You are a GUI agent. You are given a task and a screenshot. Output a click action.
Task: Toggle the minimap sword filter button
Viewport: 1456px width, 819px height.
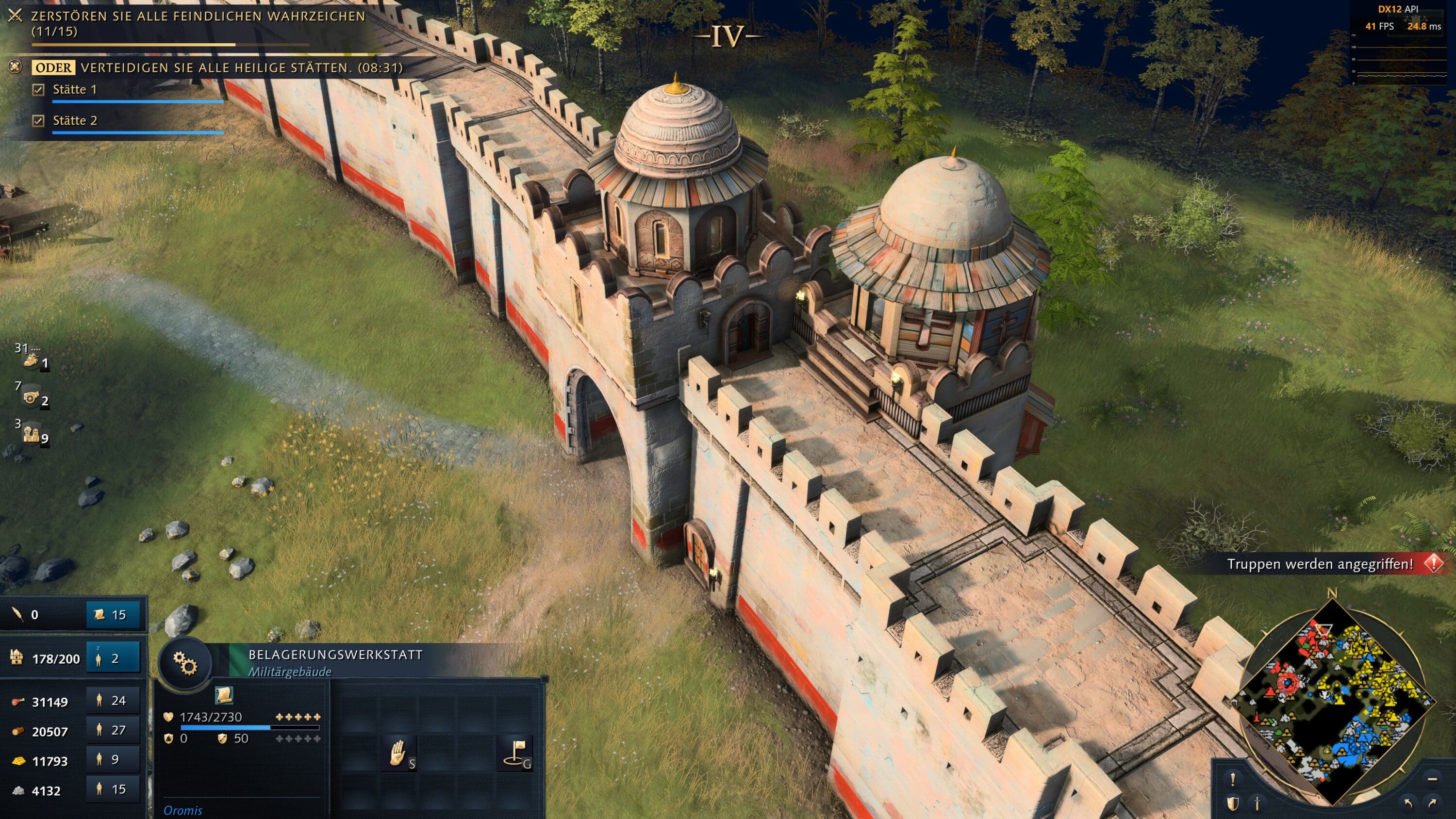tap(1257, 804)
